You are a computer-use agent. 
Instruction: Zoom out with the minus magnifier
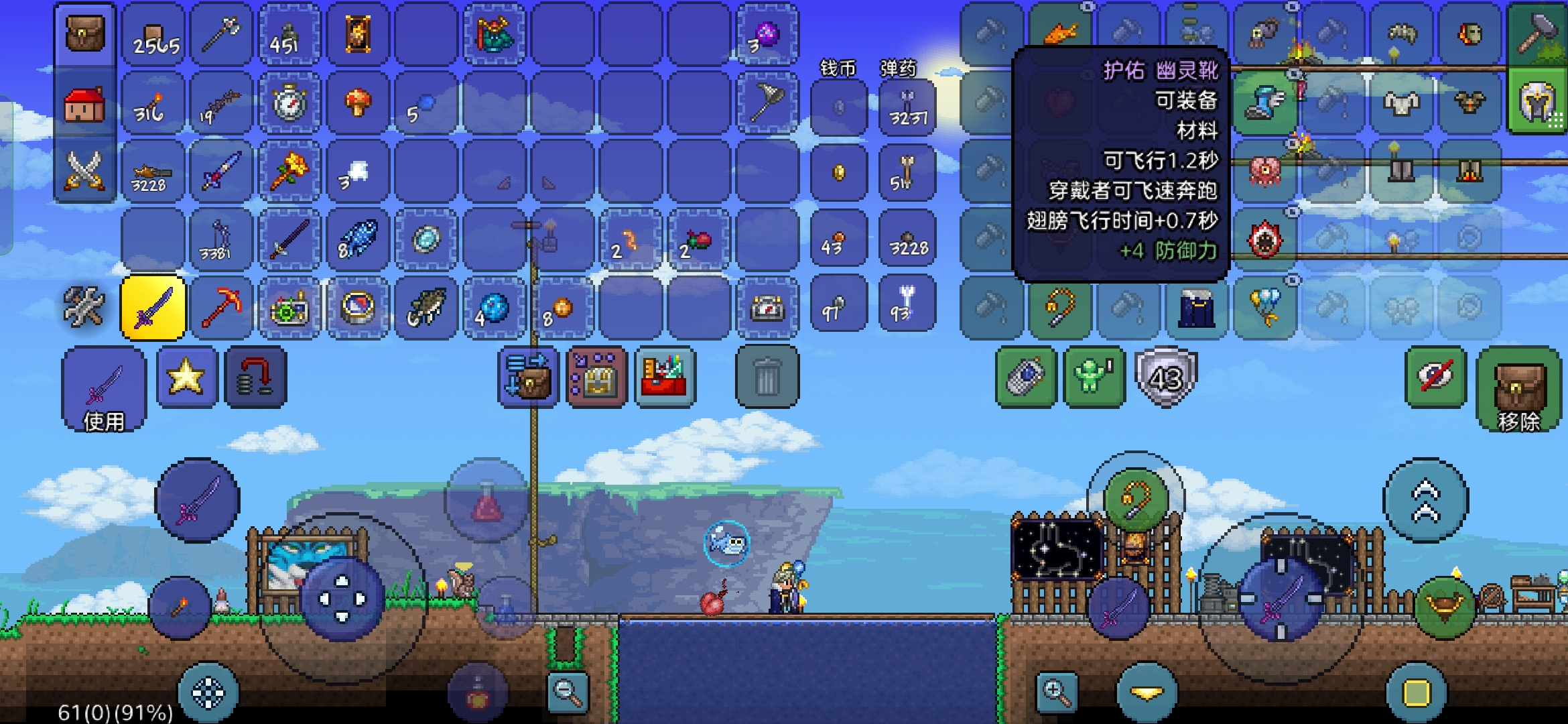(568, 692)
